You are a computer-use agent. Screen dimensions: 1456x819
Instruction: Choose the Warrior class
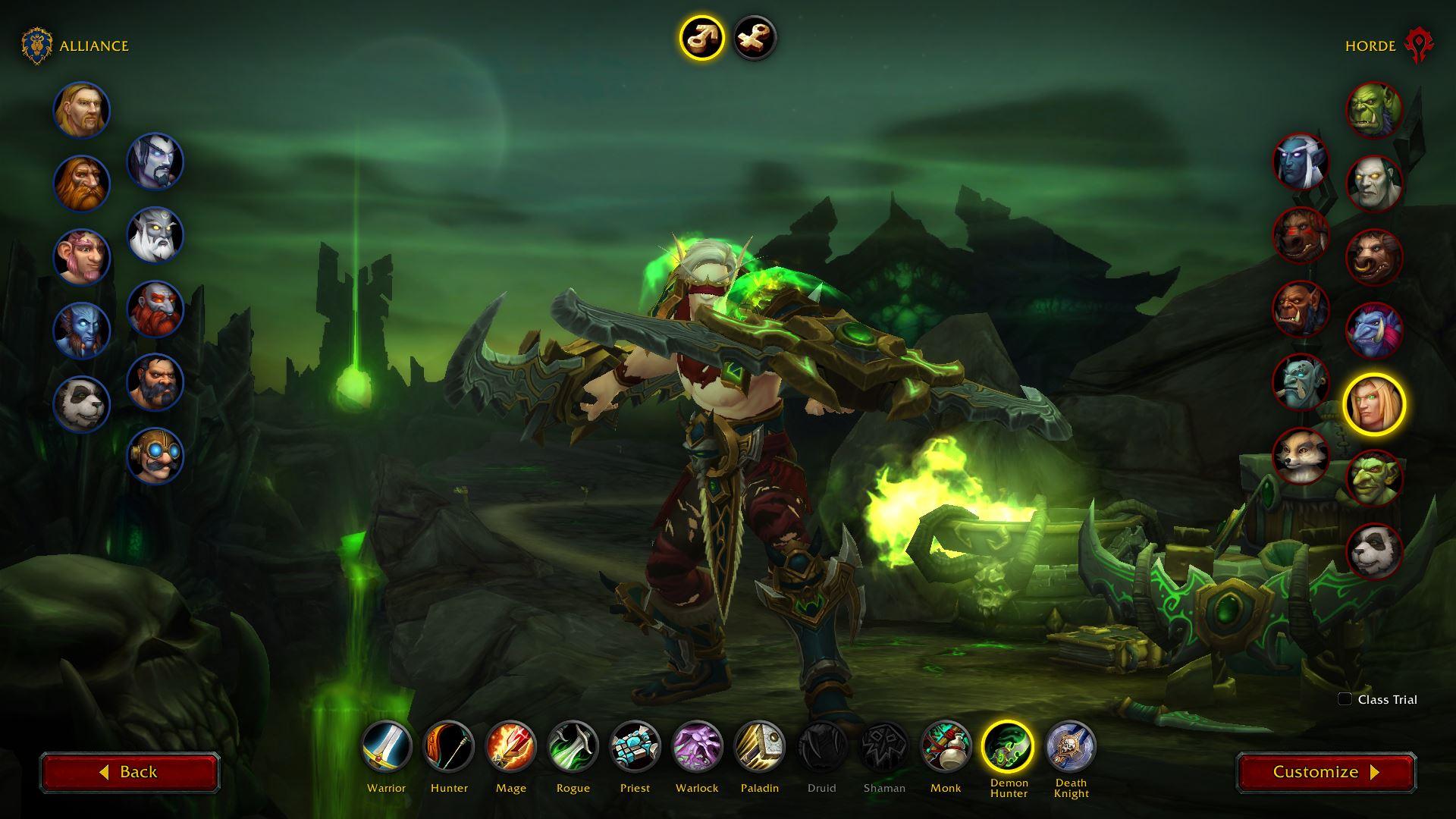(387, 746)
